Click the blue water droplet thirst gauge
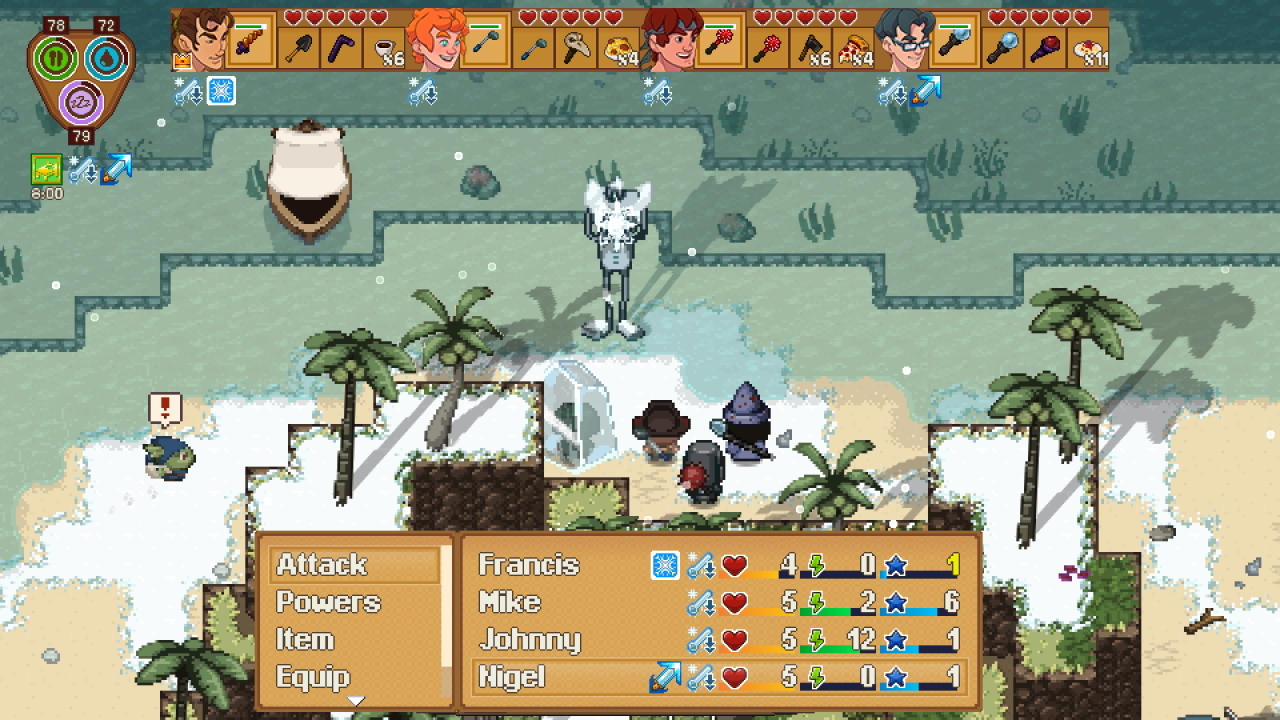This screenshot has height=720, width=1280. click(x=107, y=56)
